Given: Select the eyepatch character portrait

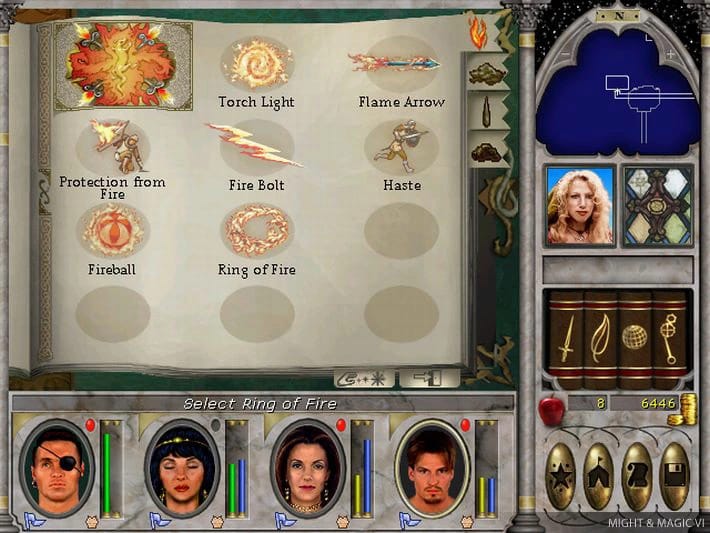Looking at the screenshot, I should coord(55,467).
